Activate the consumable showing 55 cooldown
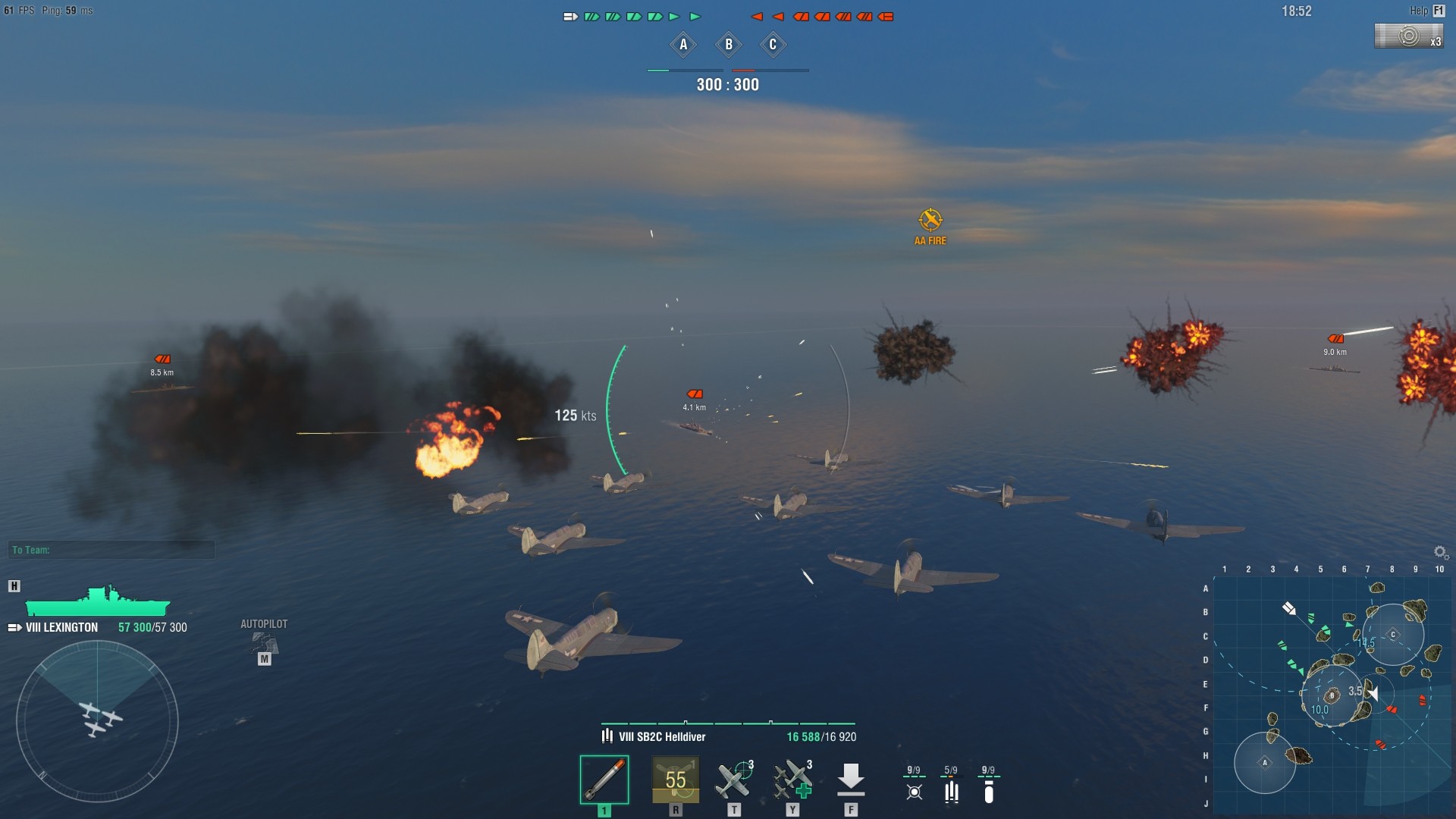Image resolution: width=1456 pixels, height=819 pixels. pos(675,780)
